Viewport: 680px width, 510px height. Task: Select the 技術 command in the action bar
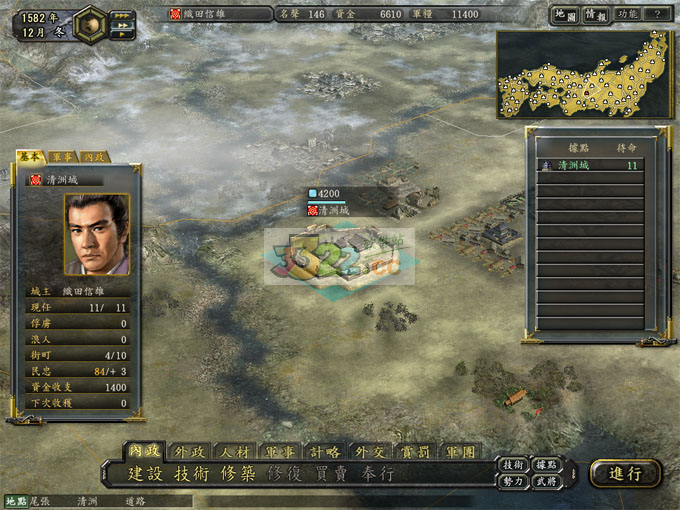coord(194,474)
